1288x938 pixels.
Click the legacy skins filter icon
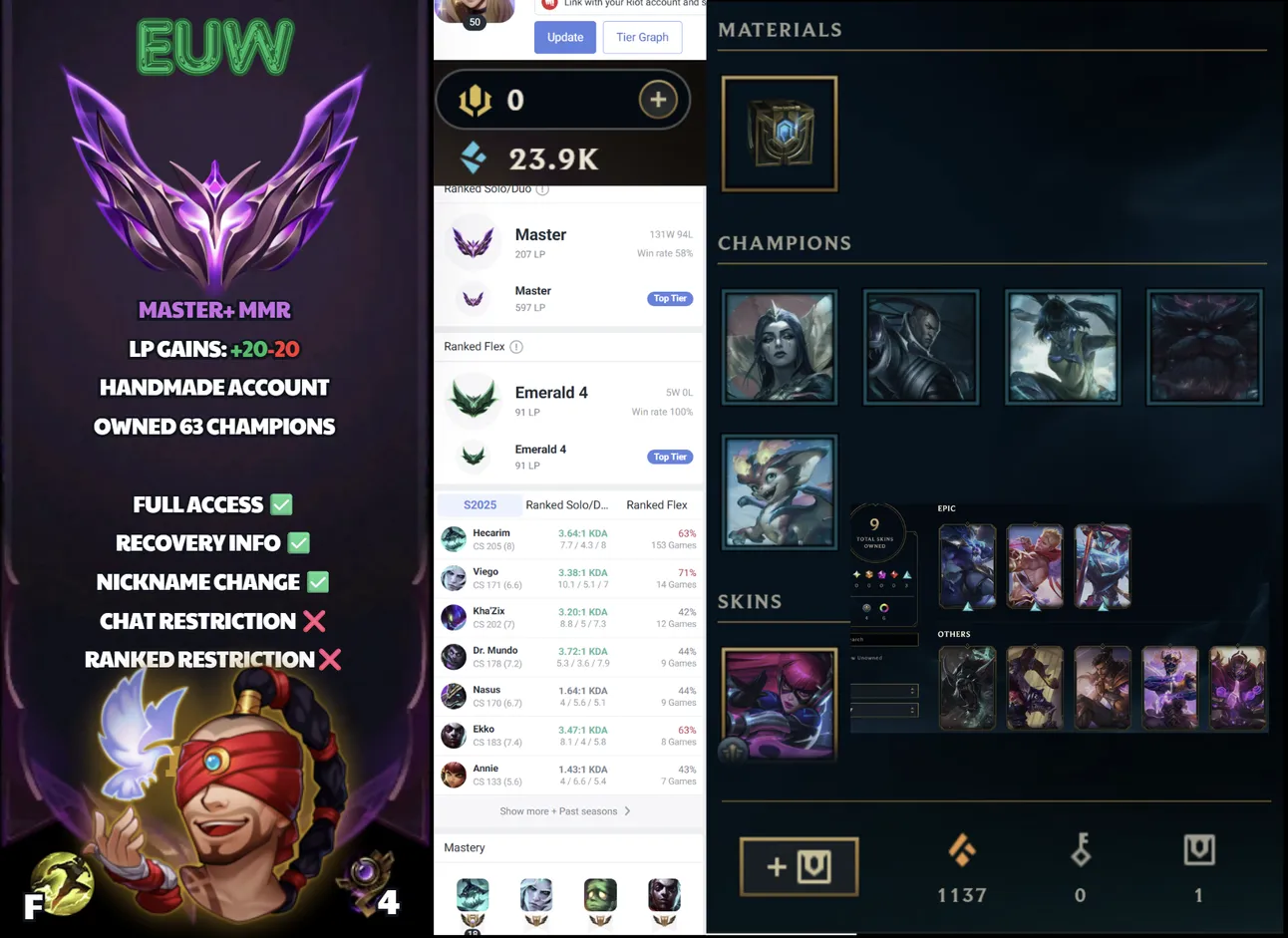point(866,608)
